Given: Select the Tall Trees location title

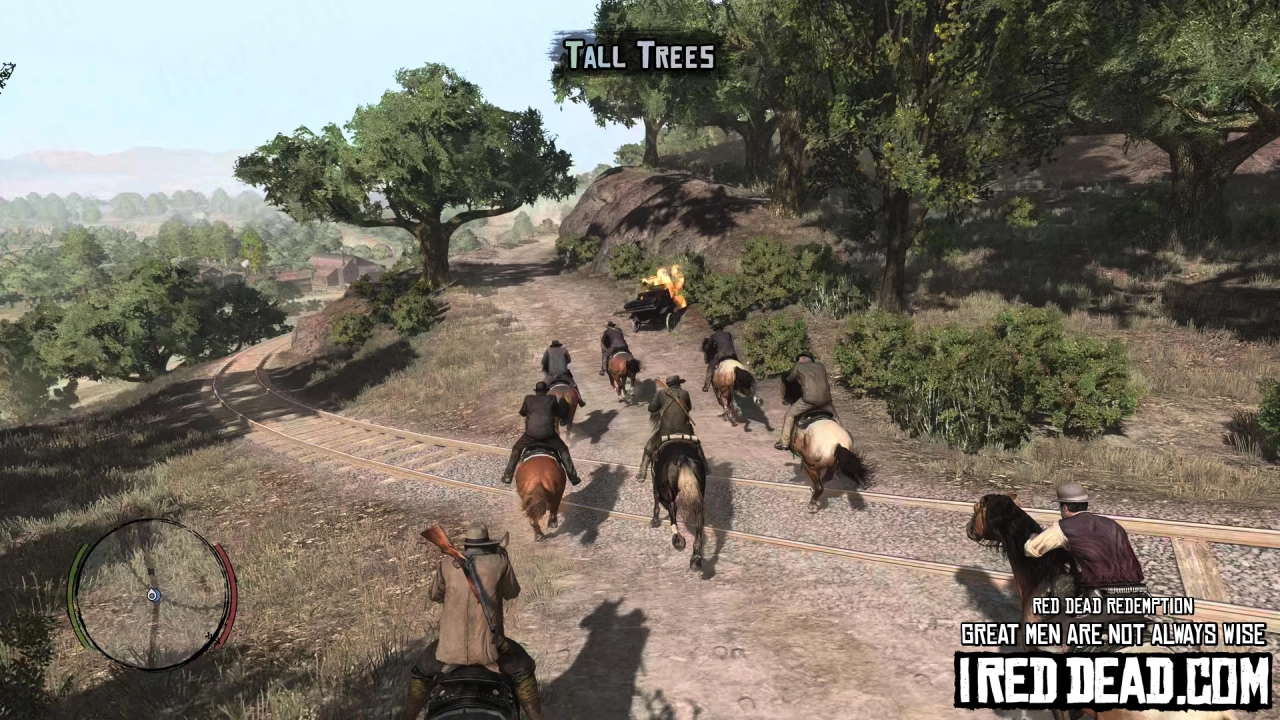Looking at the screenshot, I should [x=638, y=57].
